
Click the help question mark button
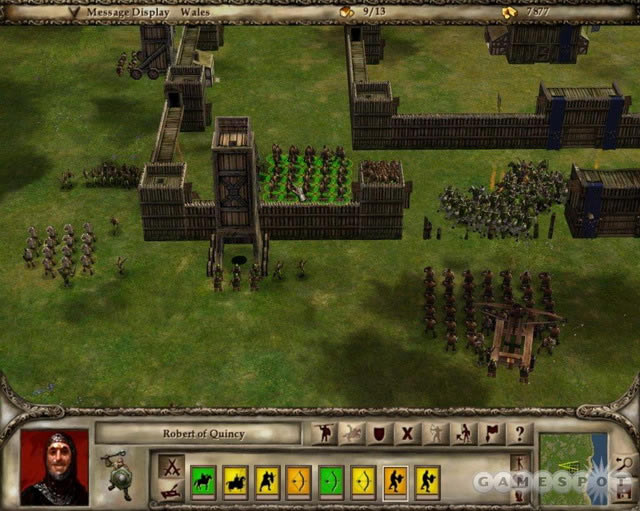tap(519, 434)
